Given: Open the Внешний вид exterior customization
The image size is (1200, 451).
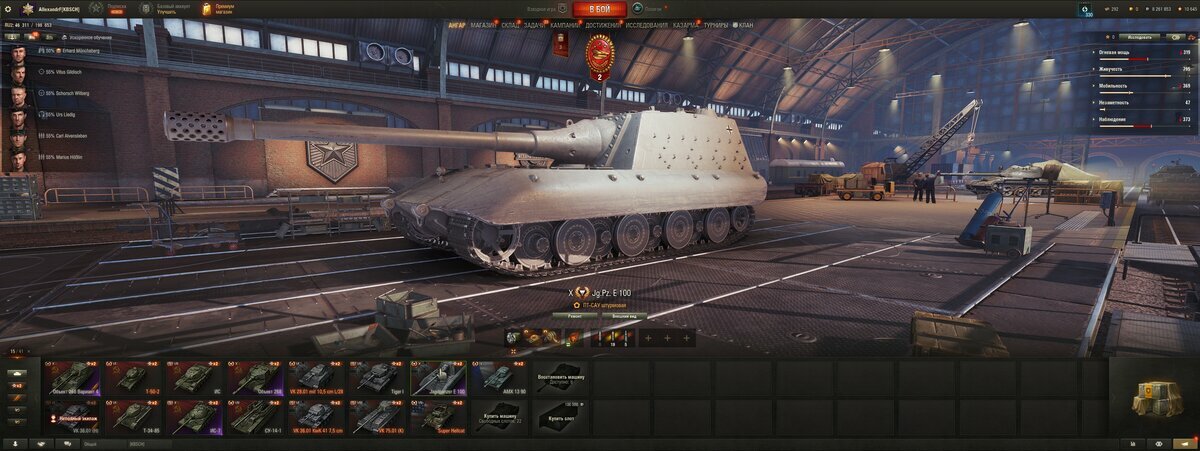Looking at the screenshot, I should (x=626, y=315).
